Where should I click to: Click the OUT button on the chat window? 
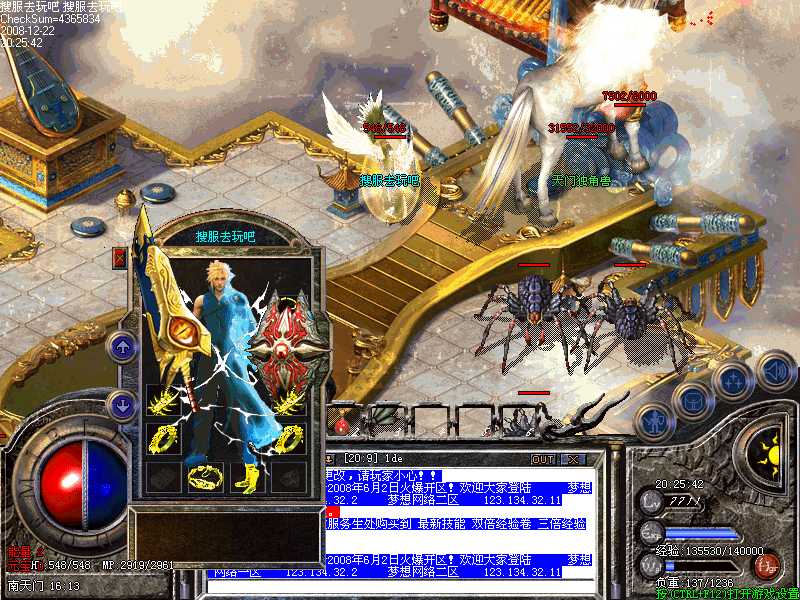(x=543, y=459)
